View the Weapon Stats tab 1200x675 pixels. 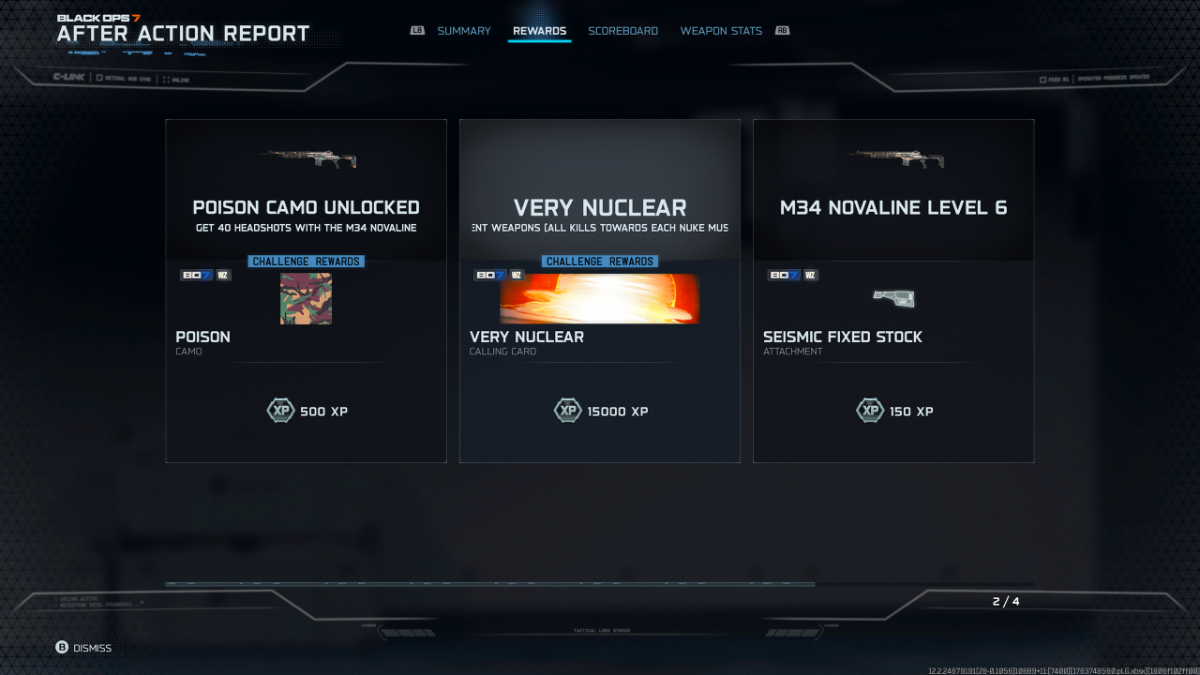tap(721, 31)
